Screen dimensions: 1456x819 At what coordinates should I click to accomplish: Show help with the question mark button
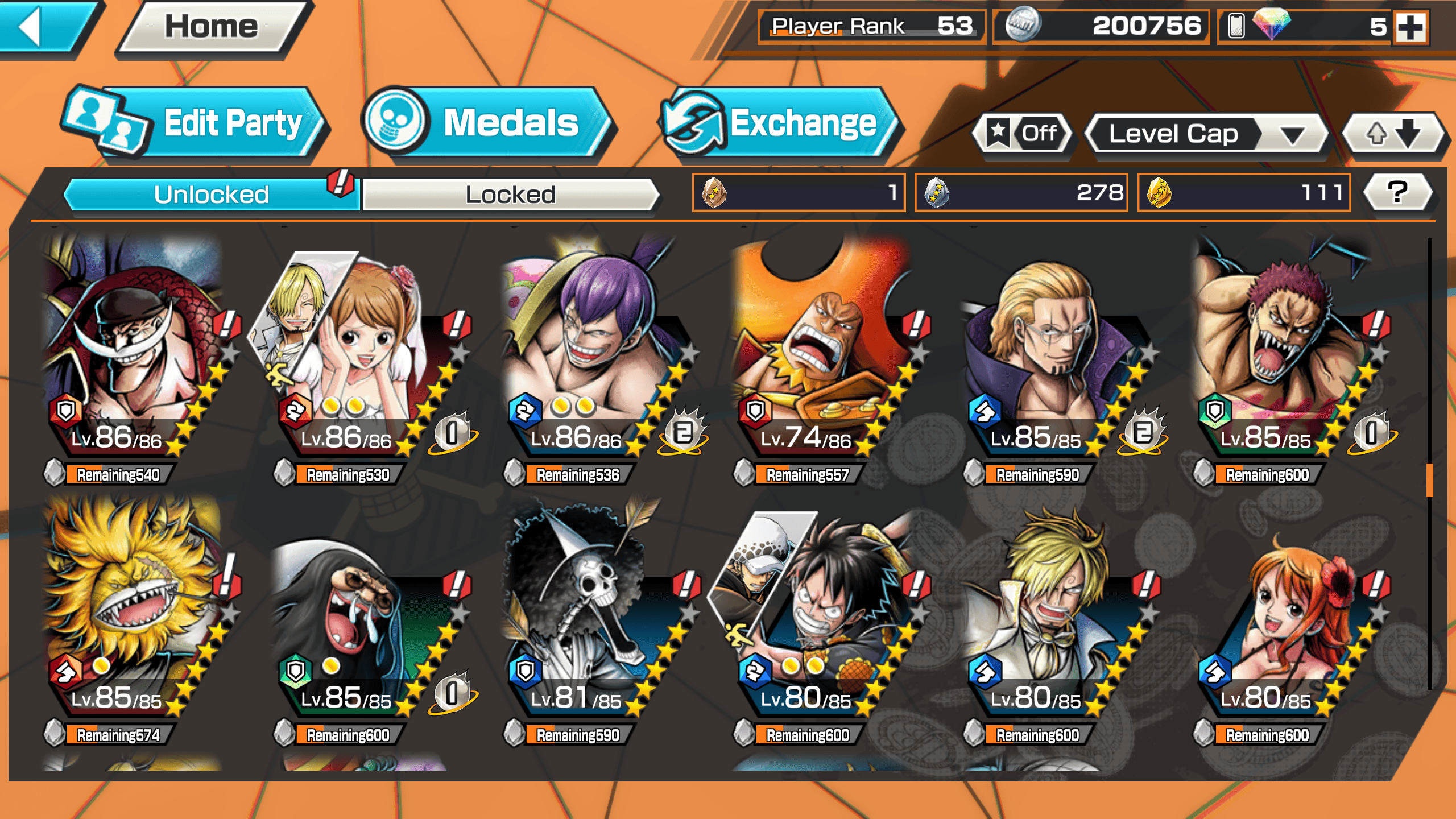tap(1397, 192)
